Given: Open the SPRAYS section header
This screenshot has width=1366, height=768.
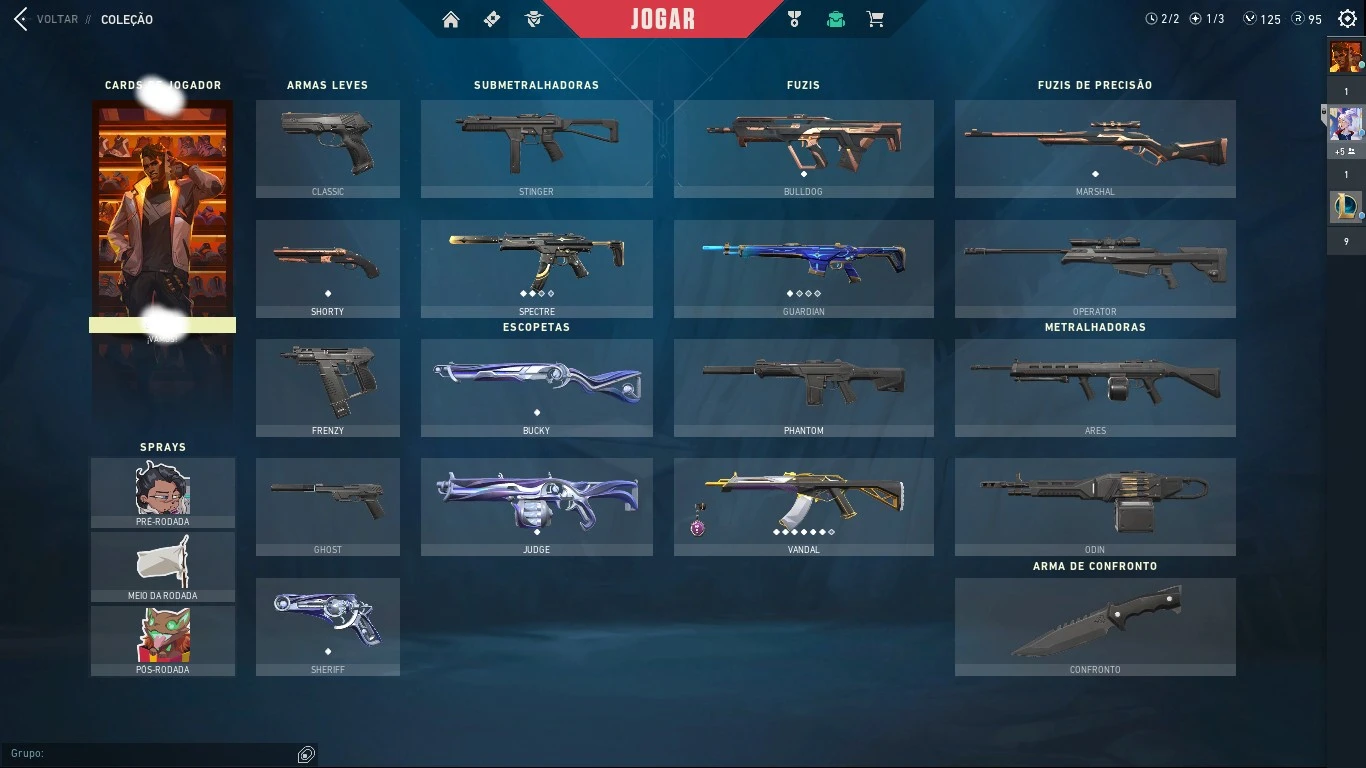Looking at the screenshot, I should click(x=162, y=447).
